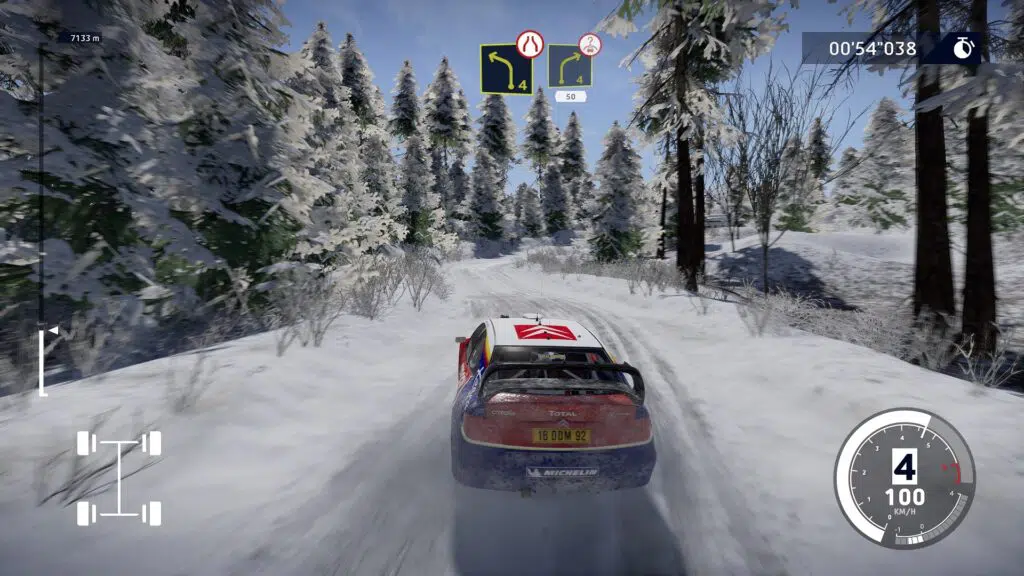Select the right 4 pace note icon
The height and width of the screenshot is (576, 1024).
click(x=569, y=66)
